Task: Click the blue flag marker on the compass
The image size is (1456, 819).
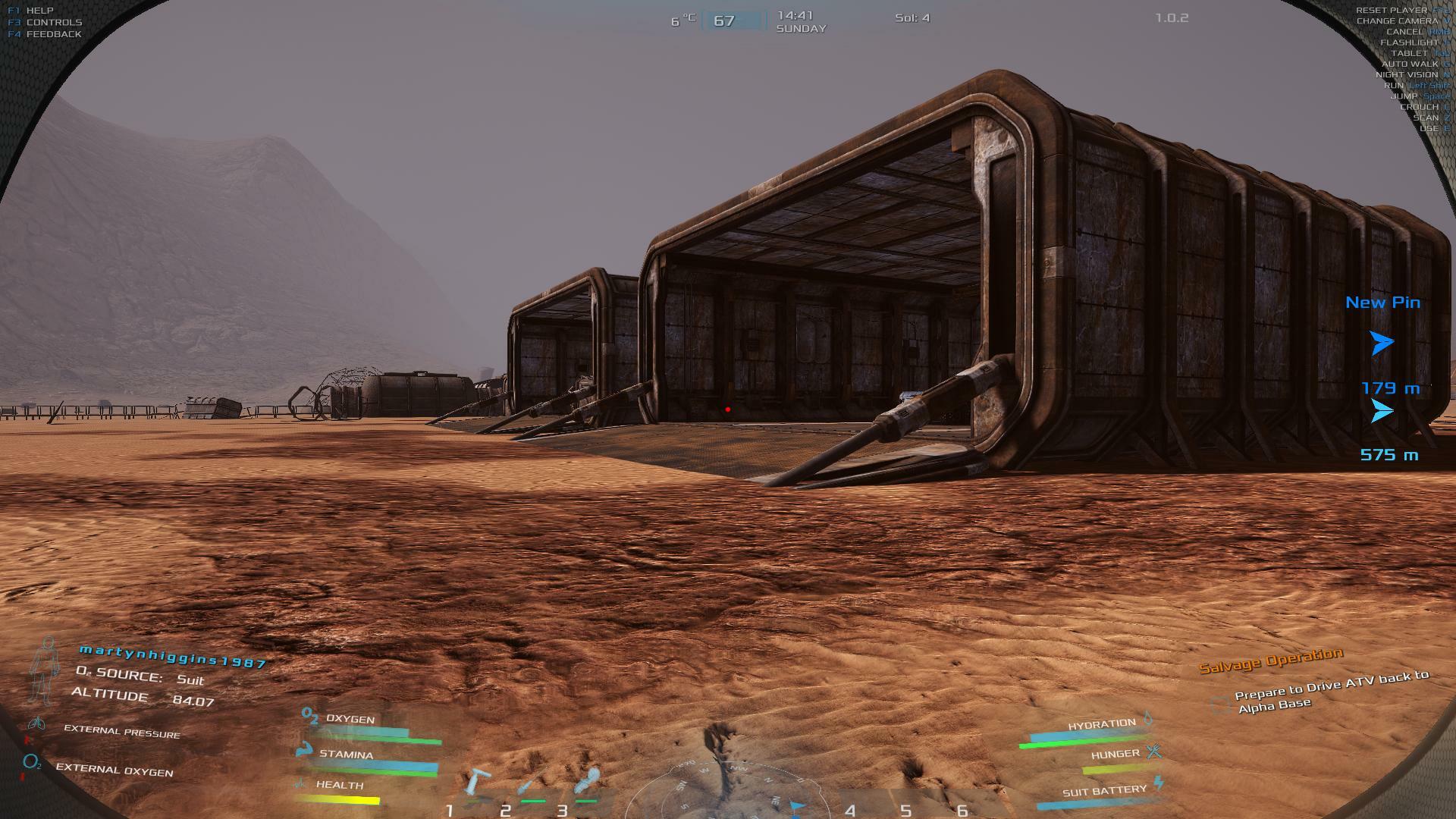Action: pos(796,806)
